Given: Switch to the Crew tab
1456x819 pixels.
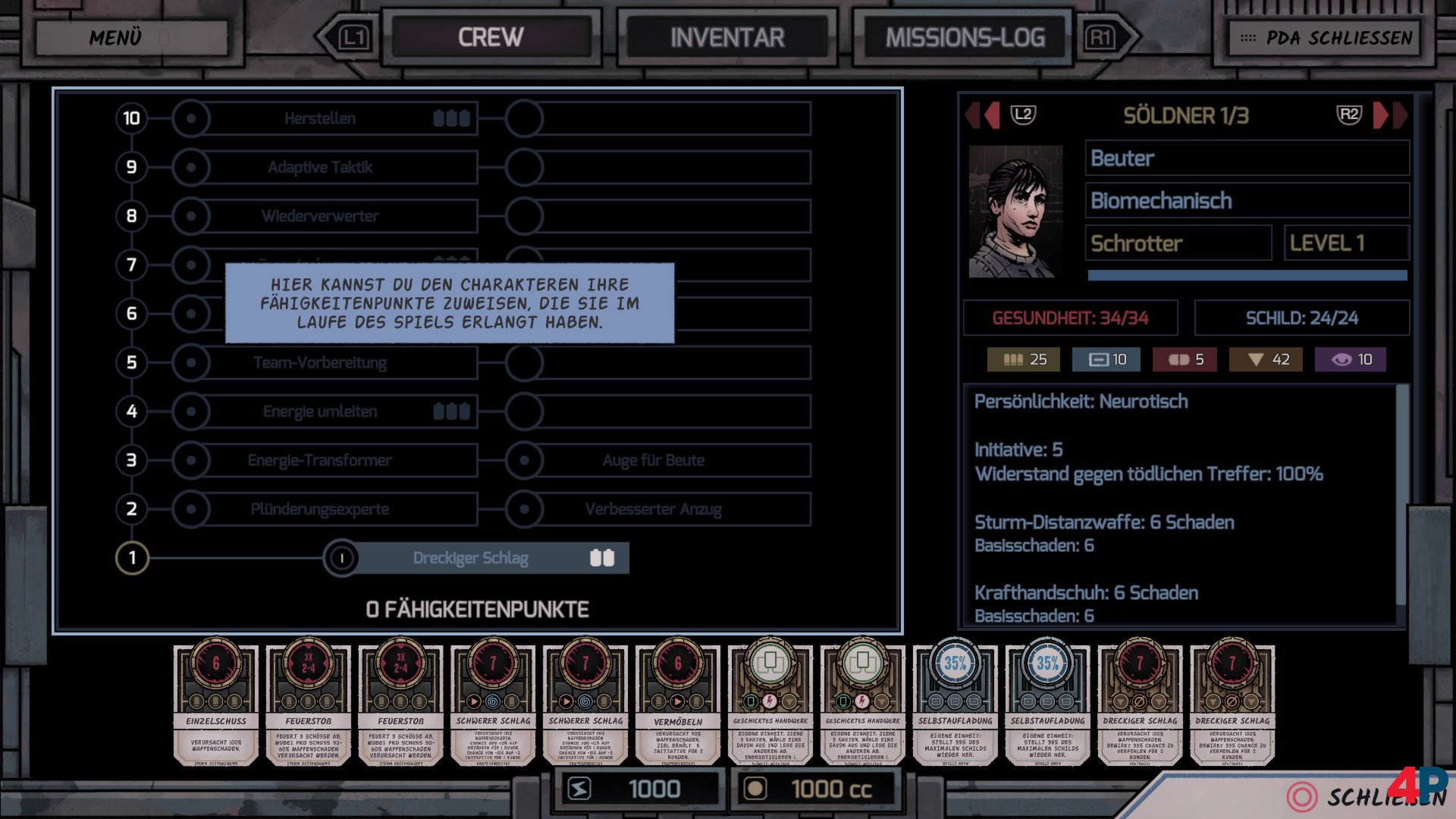Looking at the screenshot, I should [491, 37].
